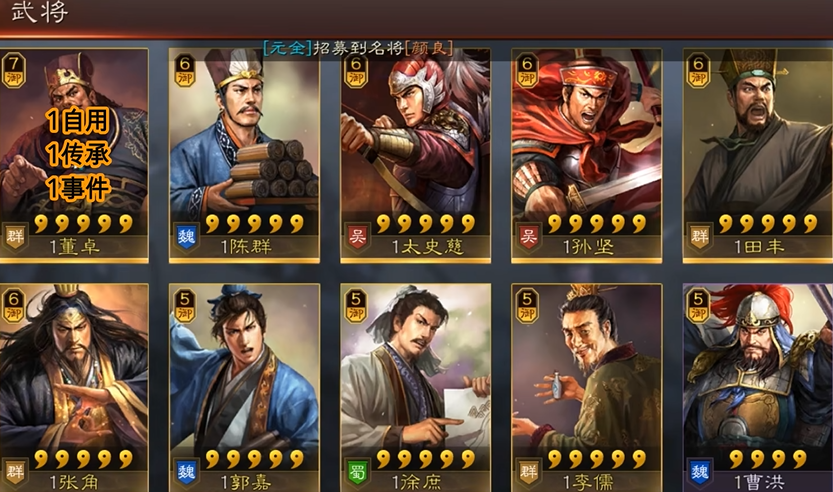The image size is (833, 492).
Task: Select the 田丰 general card
Action: pos(757,155)
